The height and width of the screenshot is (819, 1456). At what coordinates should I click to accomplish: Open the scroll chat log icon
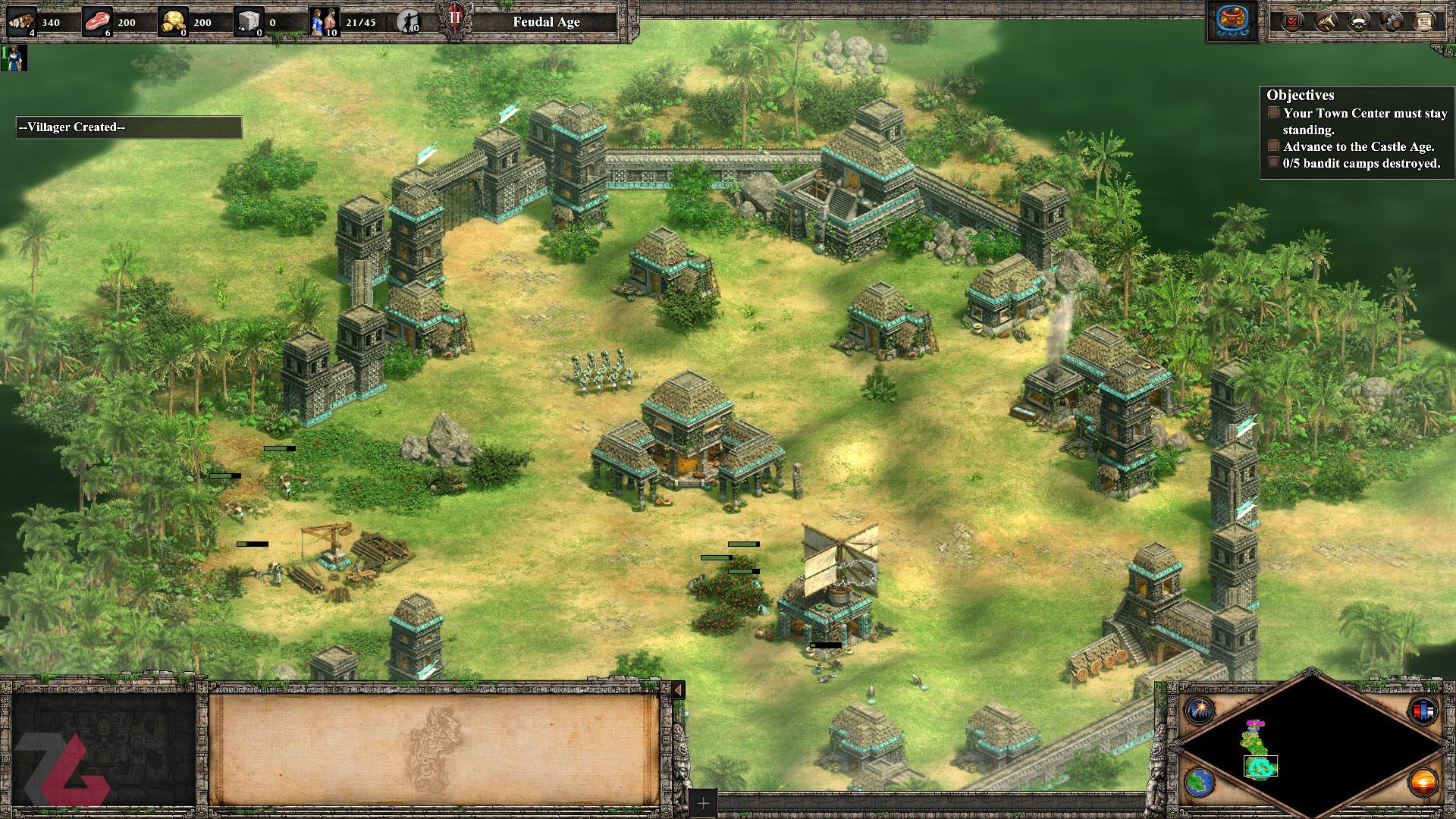(x=1424, y=21)
